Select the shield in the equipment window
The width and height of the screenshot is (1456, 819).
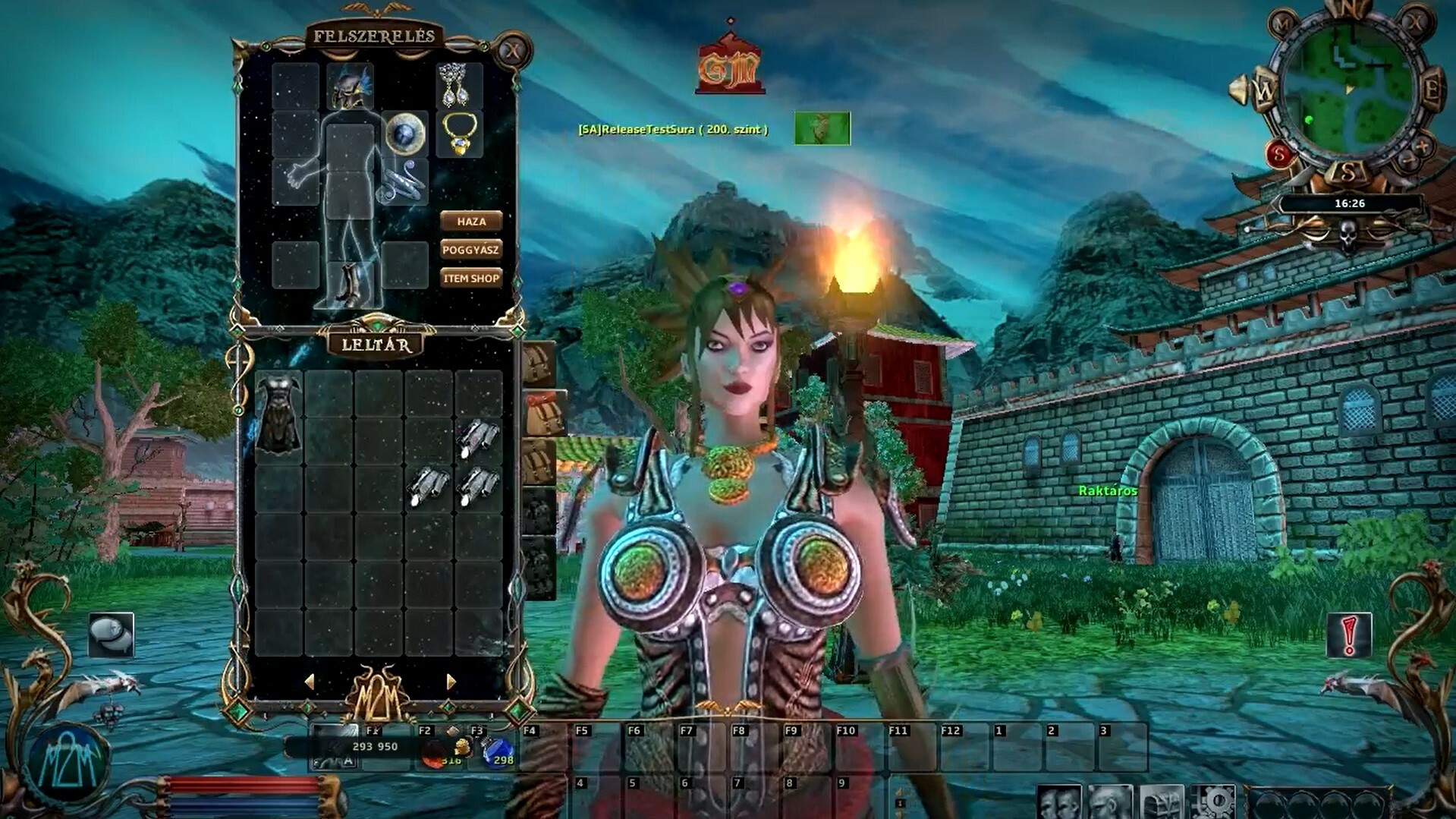405,133
